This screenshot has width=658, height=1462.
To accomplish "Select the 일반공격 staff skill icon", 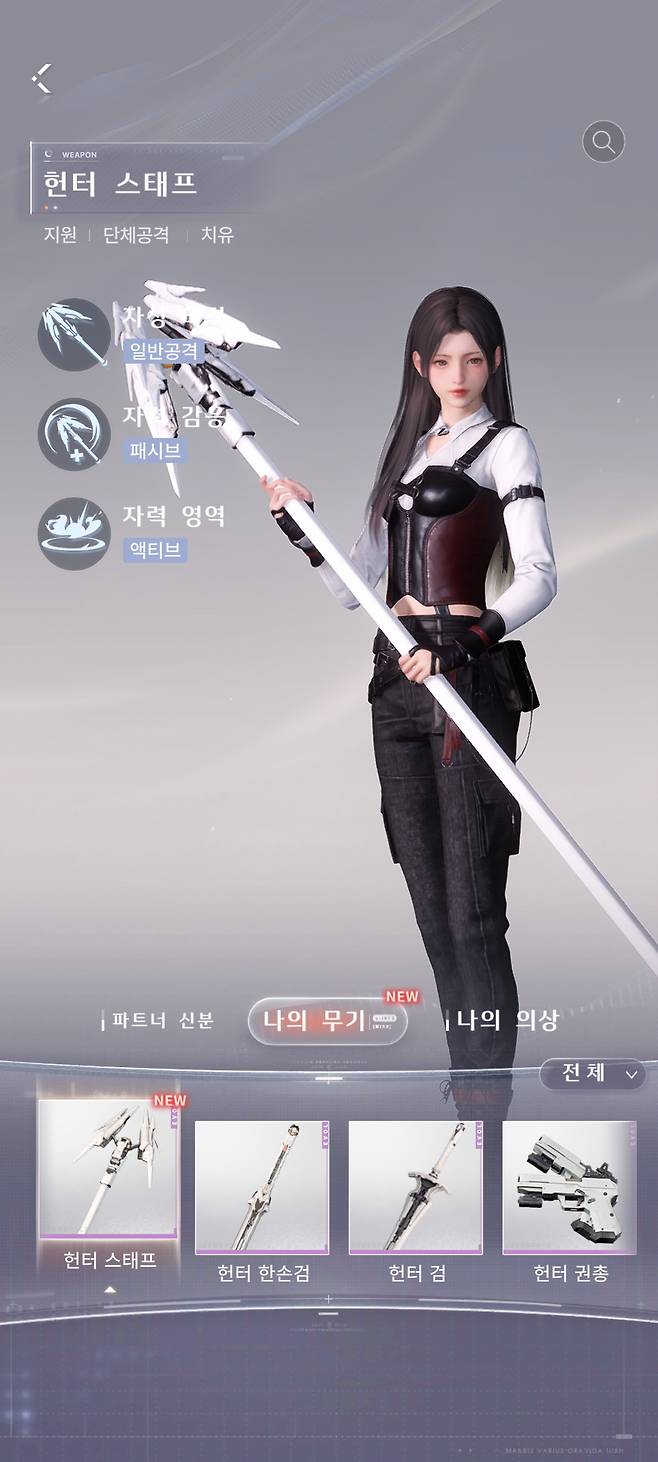I will (x=73, y=334).
